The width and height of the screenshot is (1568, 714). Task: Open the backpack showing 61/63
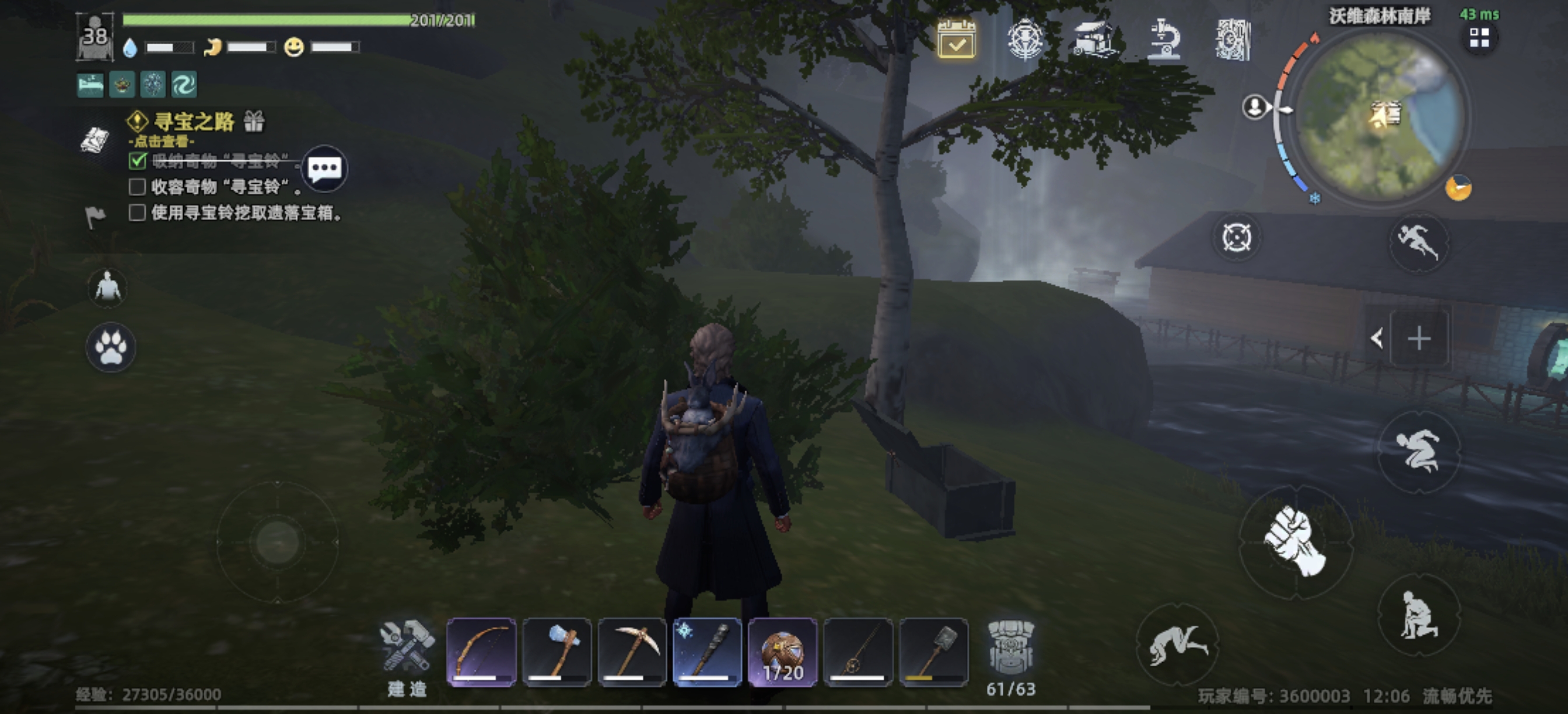[1010, 655]
